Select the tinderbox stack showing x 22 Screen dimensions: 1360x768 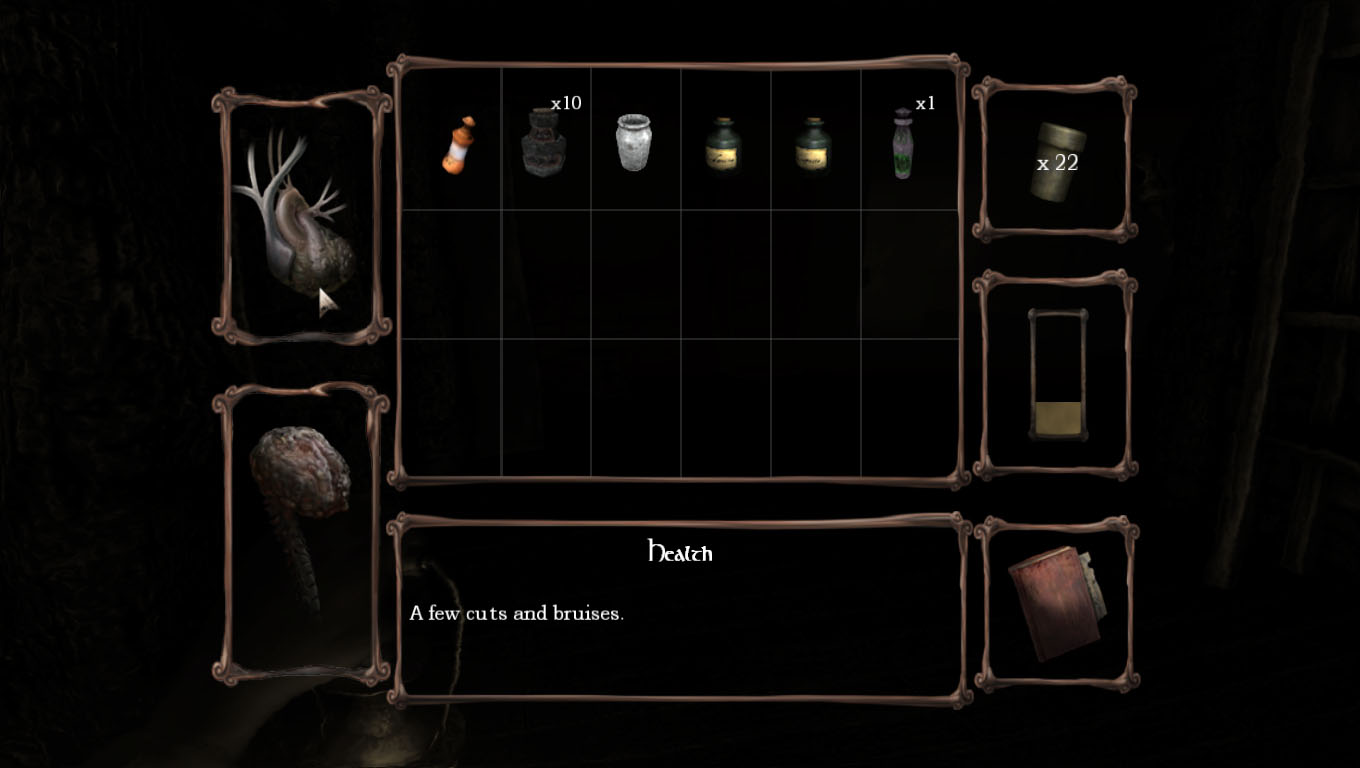(1056, 162)
